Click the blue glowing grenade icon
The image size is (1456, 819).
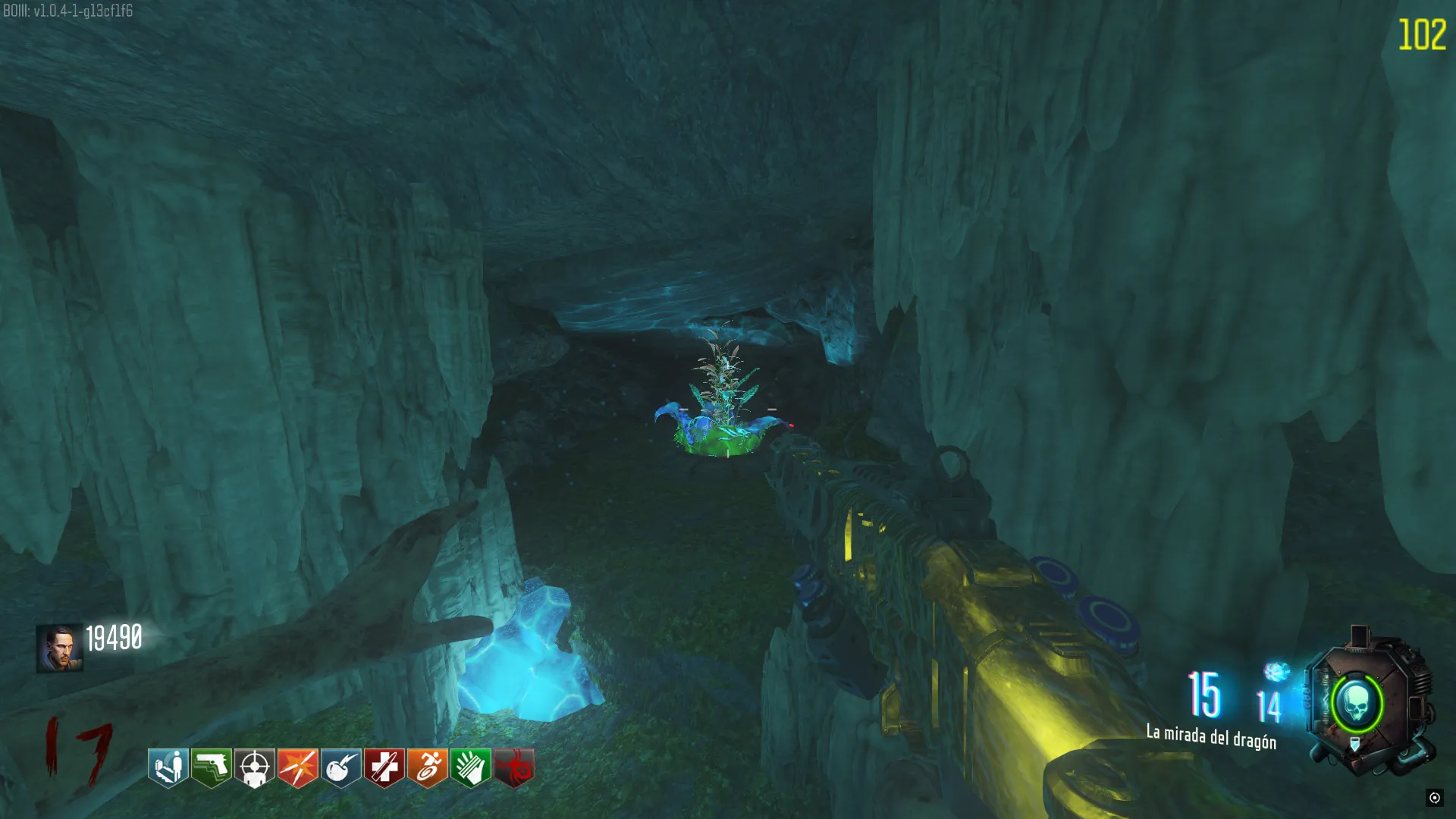click(x=1277, y=671)
